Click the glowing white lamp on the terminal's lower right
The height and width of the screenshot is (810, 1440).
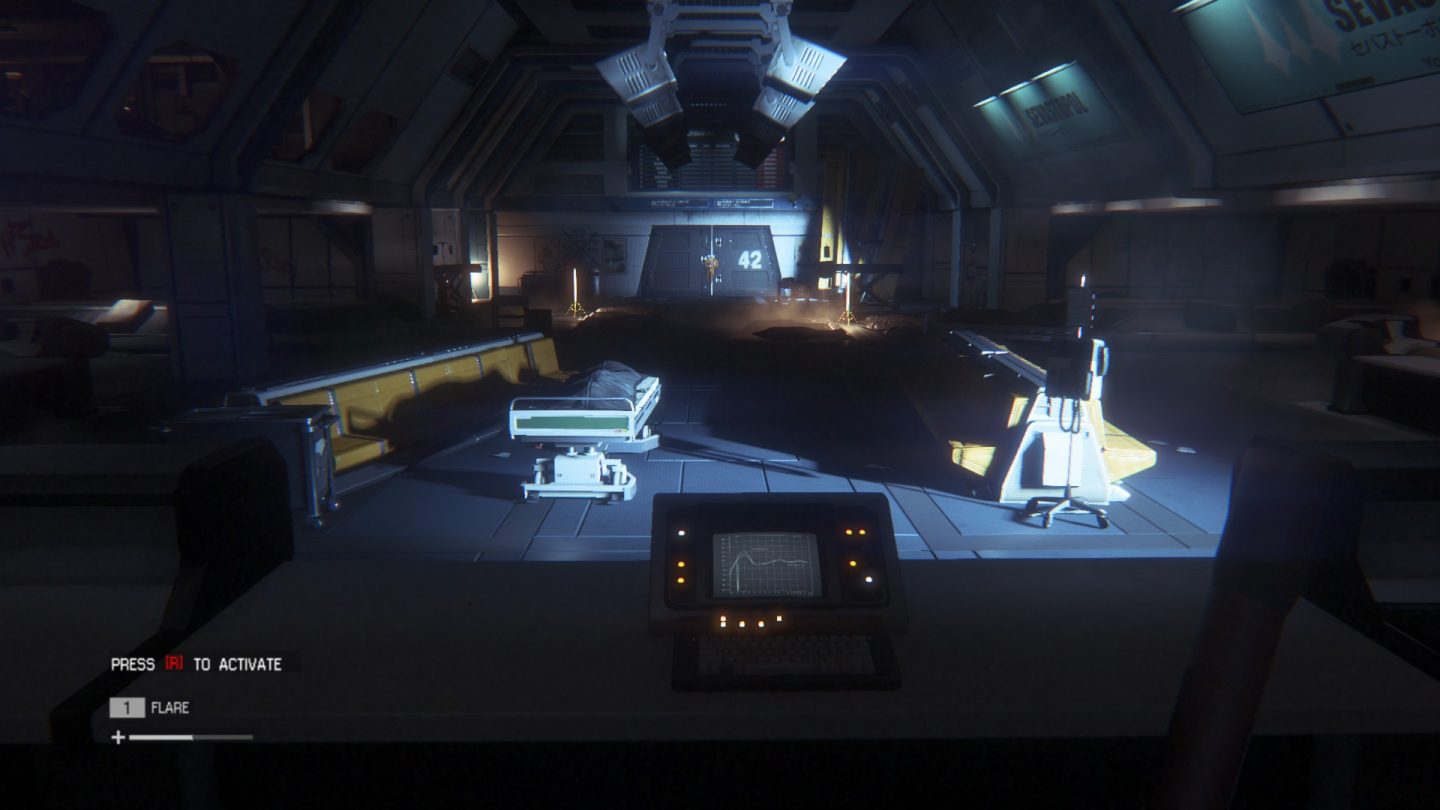(x=869, y=579)
